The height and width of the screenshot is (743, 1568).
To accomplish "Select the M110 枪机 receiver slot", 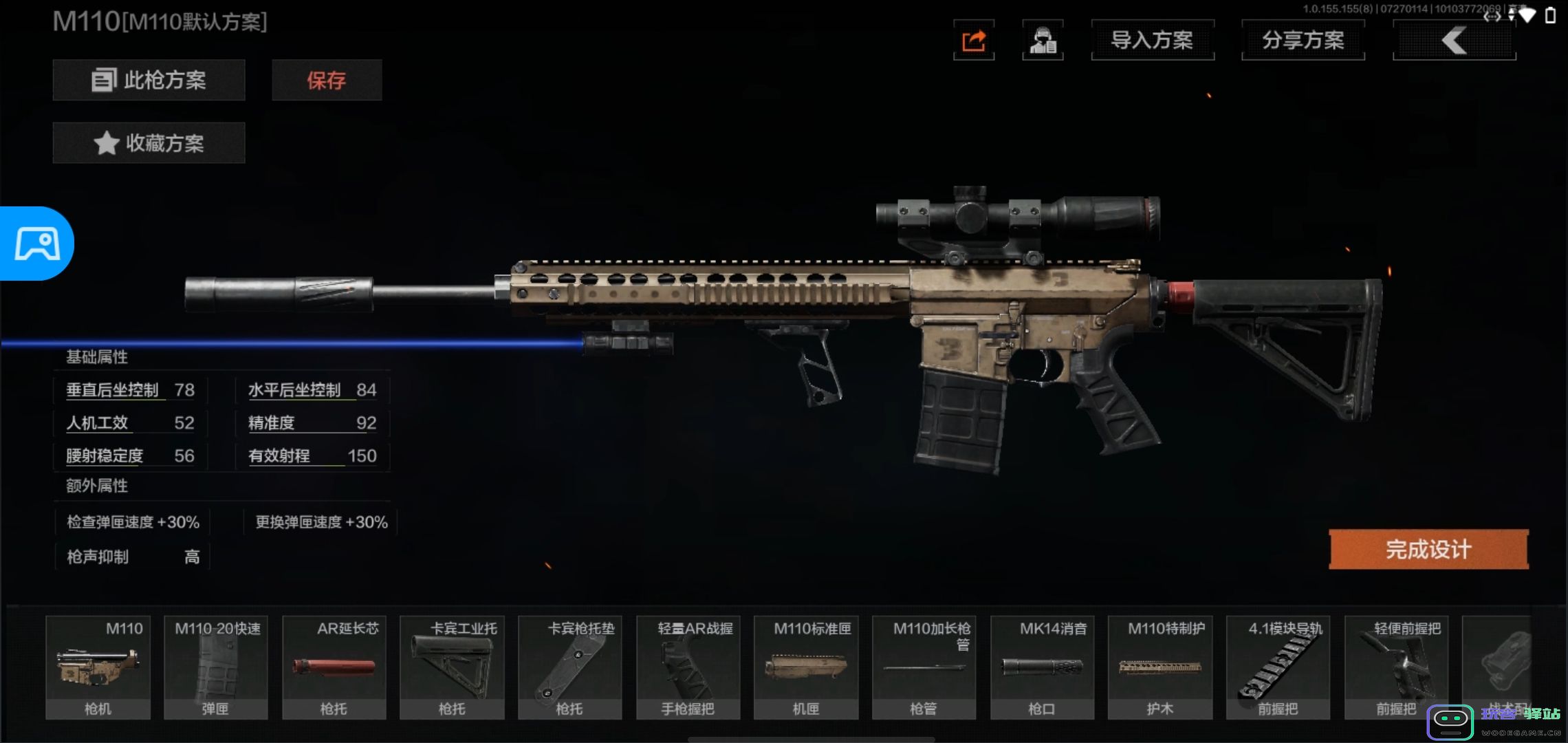I will pos(98,667).
